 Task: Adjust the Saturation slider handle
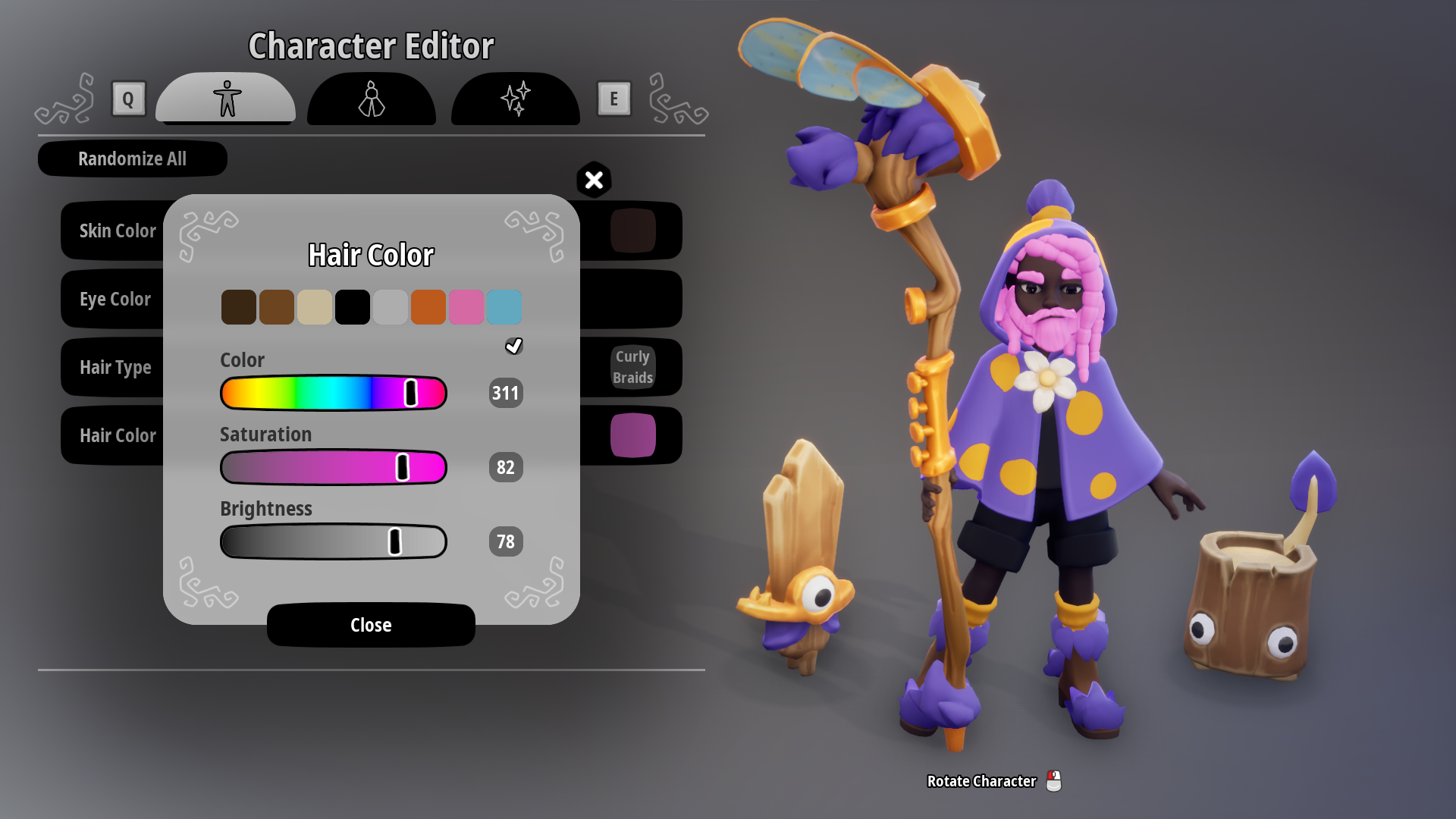(402, 467)
